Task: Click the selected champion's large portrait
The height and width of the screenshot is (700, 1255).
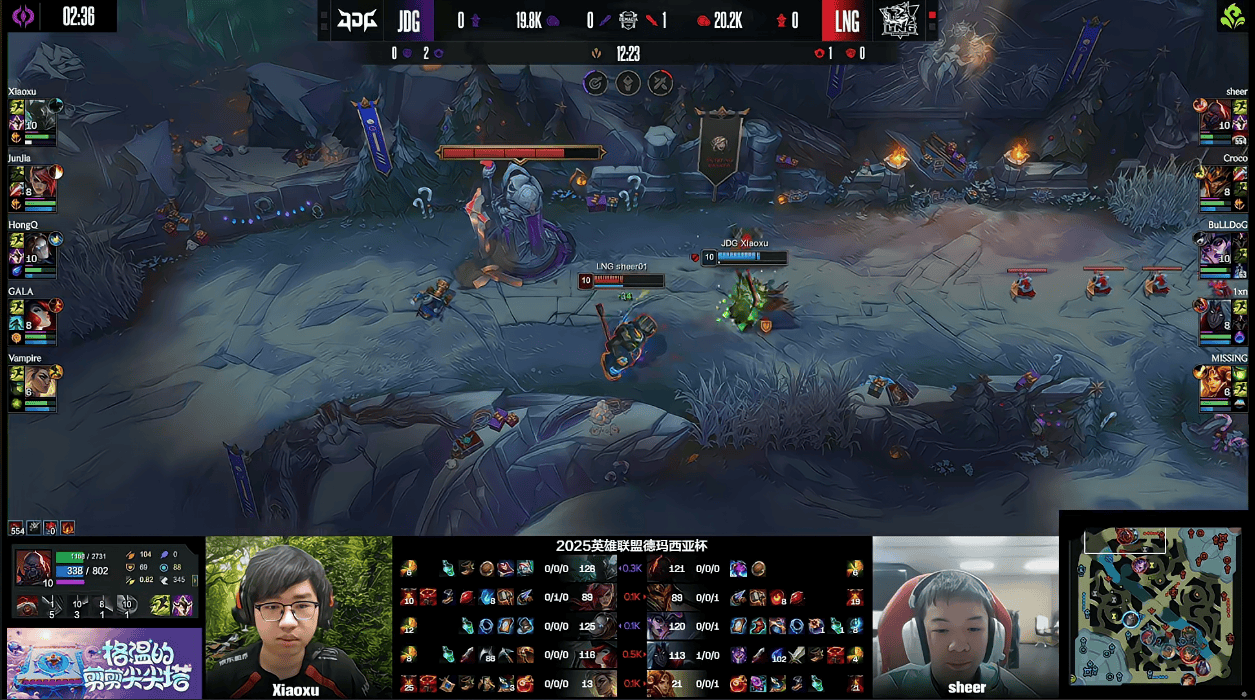Action: point(32,567)
